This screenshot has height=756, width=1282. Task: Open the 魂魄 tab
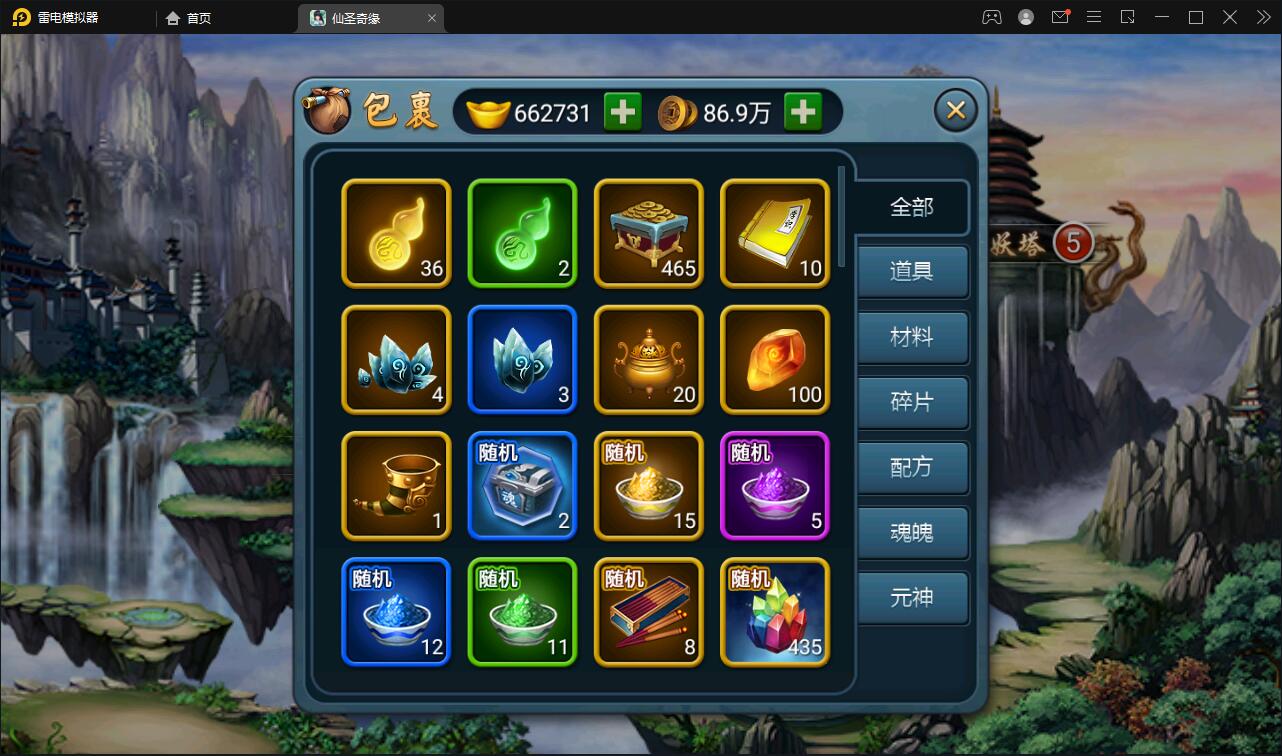tap(911, 532)
